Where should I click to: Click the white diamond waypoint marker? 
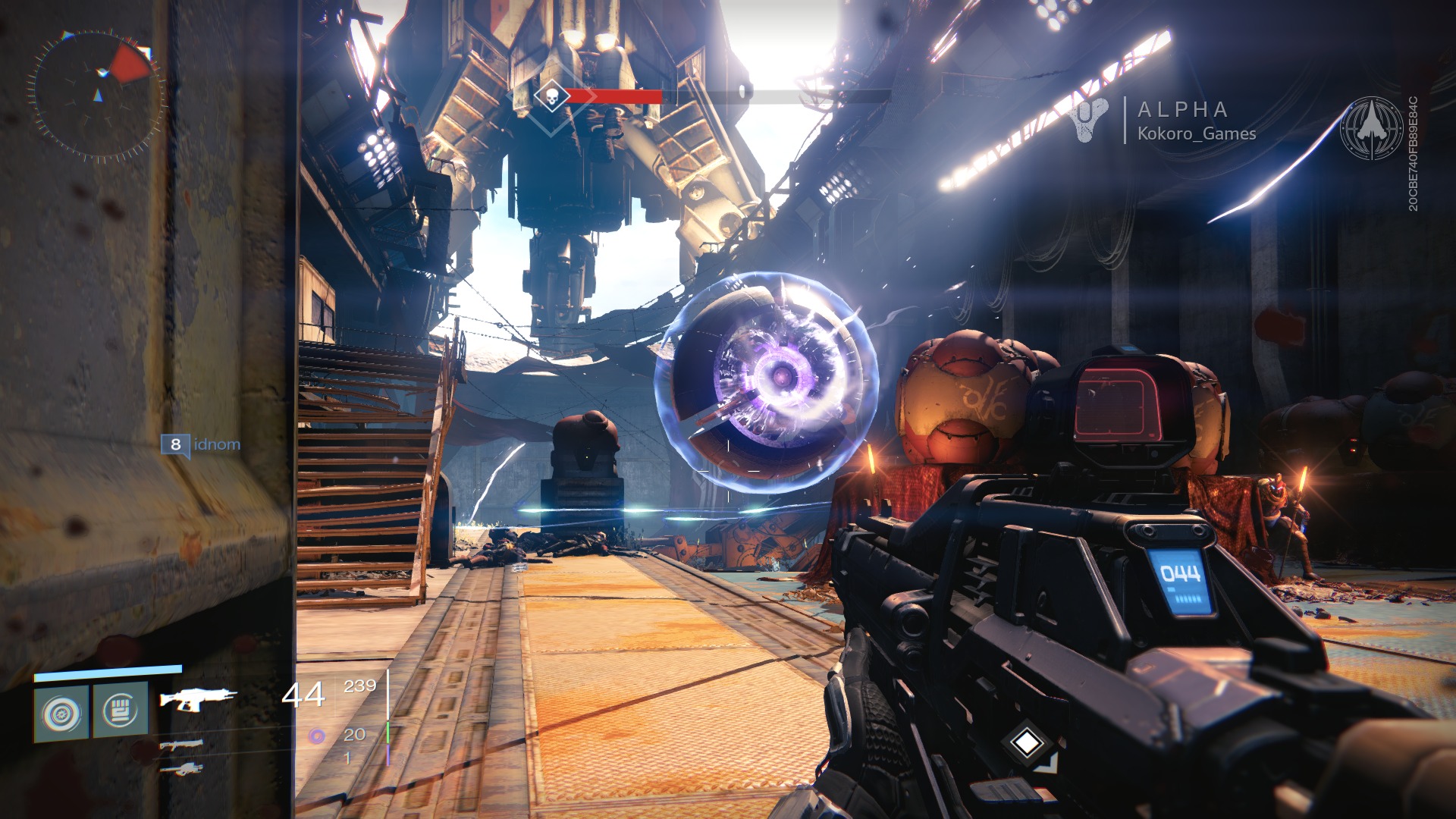[1026, 742]
